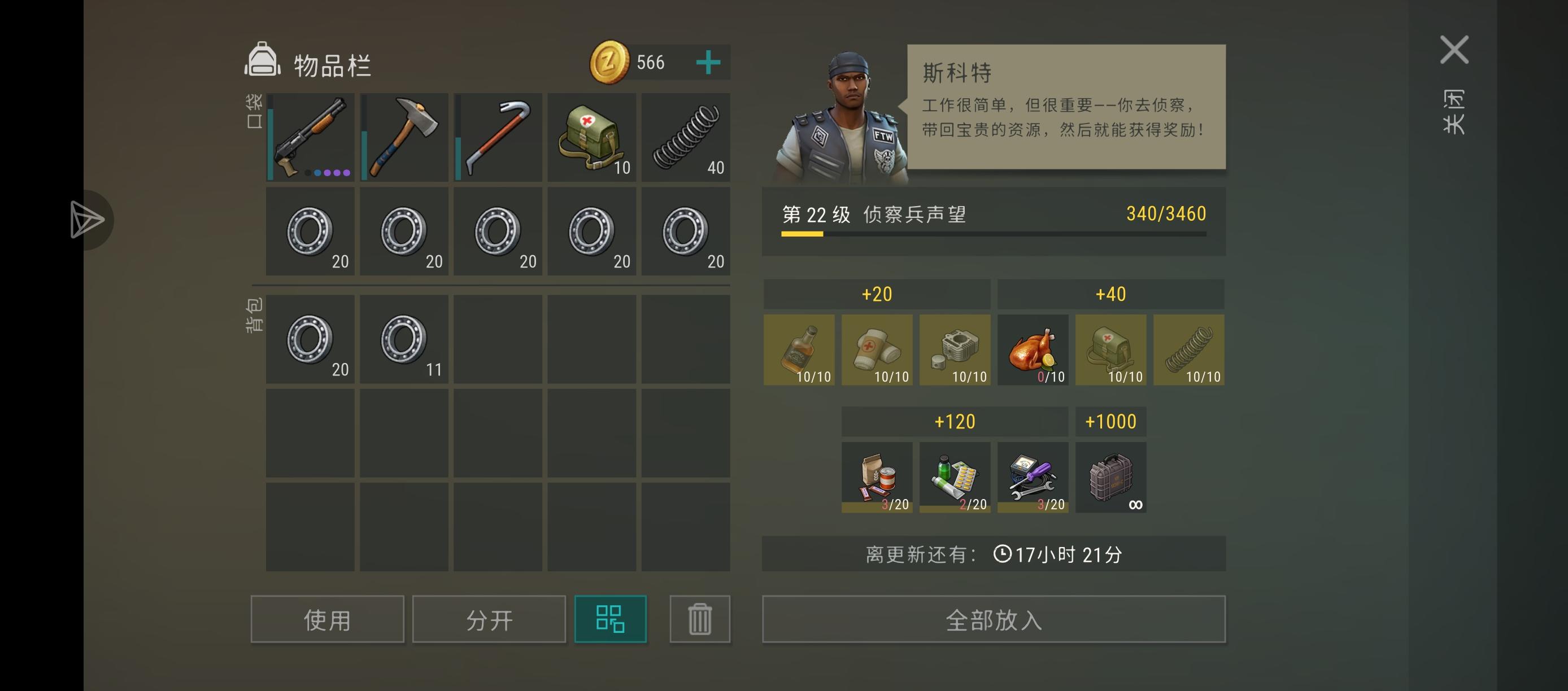Select the spring stack of 40
The image size is (1568, 691).
(685, 137)
